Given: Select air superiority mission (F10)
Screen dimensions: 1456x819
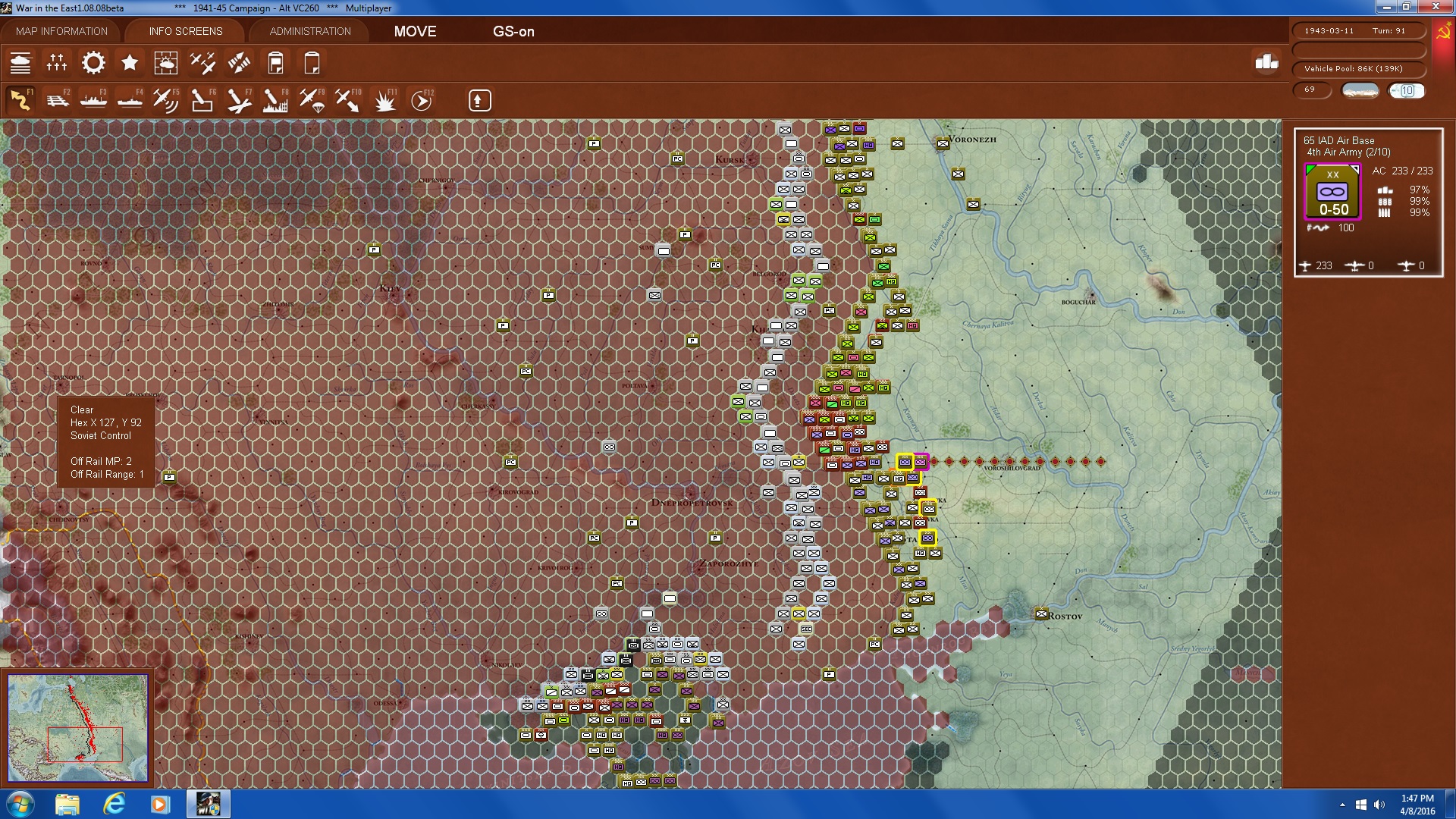Looking at the screenshot, I should [349, 99].
